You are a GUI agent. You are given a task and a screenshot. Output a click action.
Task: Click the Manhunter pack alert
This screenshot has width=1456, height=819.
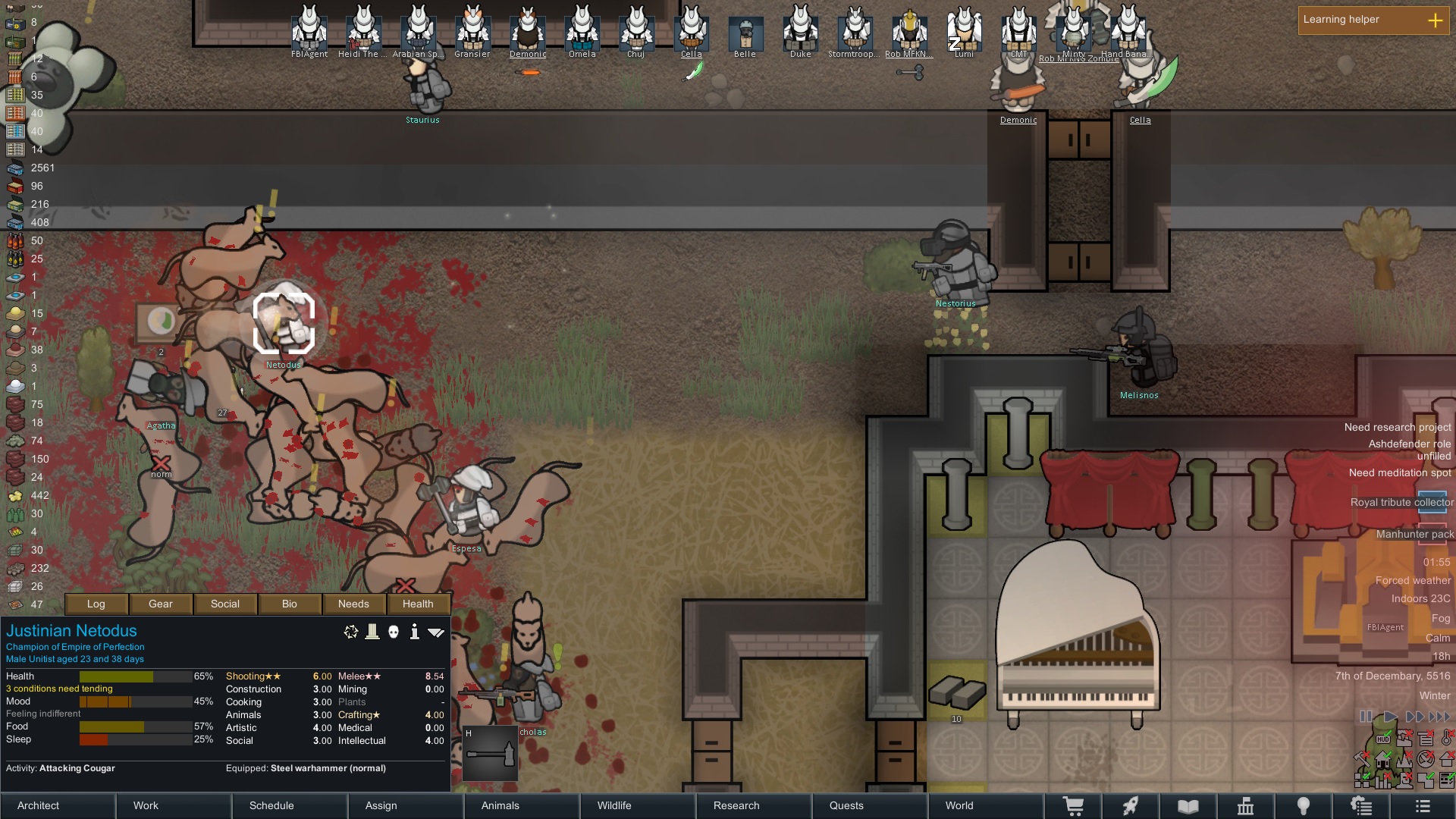pos(1414,534)
